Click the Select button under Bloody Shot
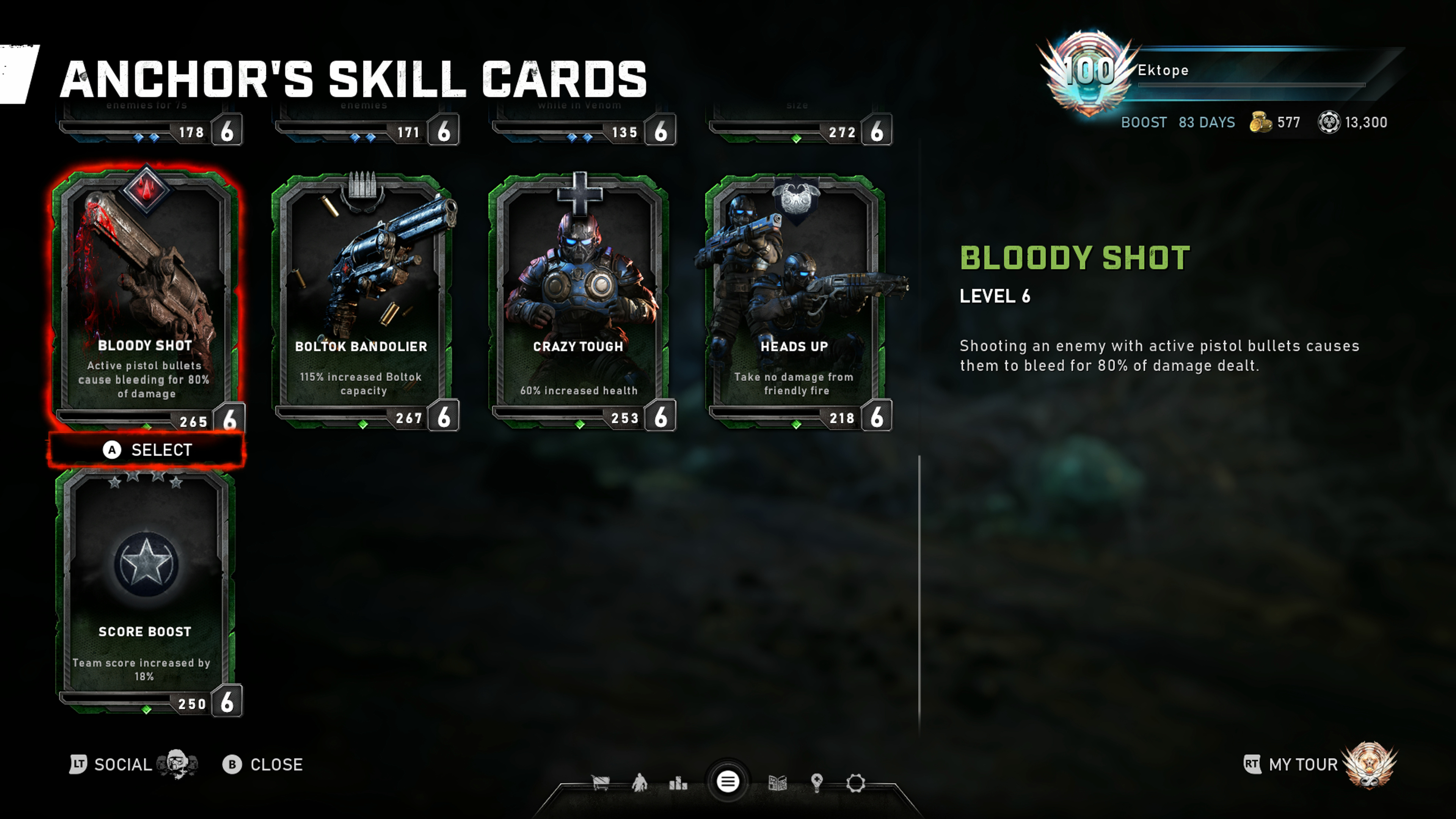 click(x=147, y=450)
